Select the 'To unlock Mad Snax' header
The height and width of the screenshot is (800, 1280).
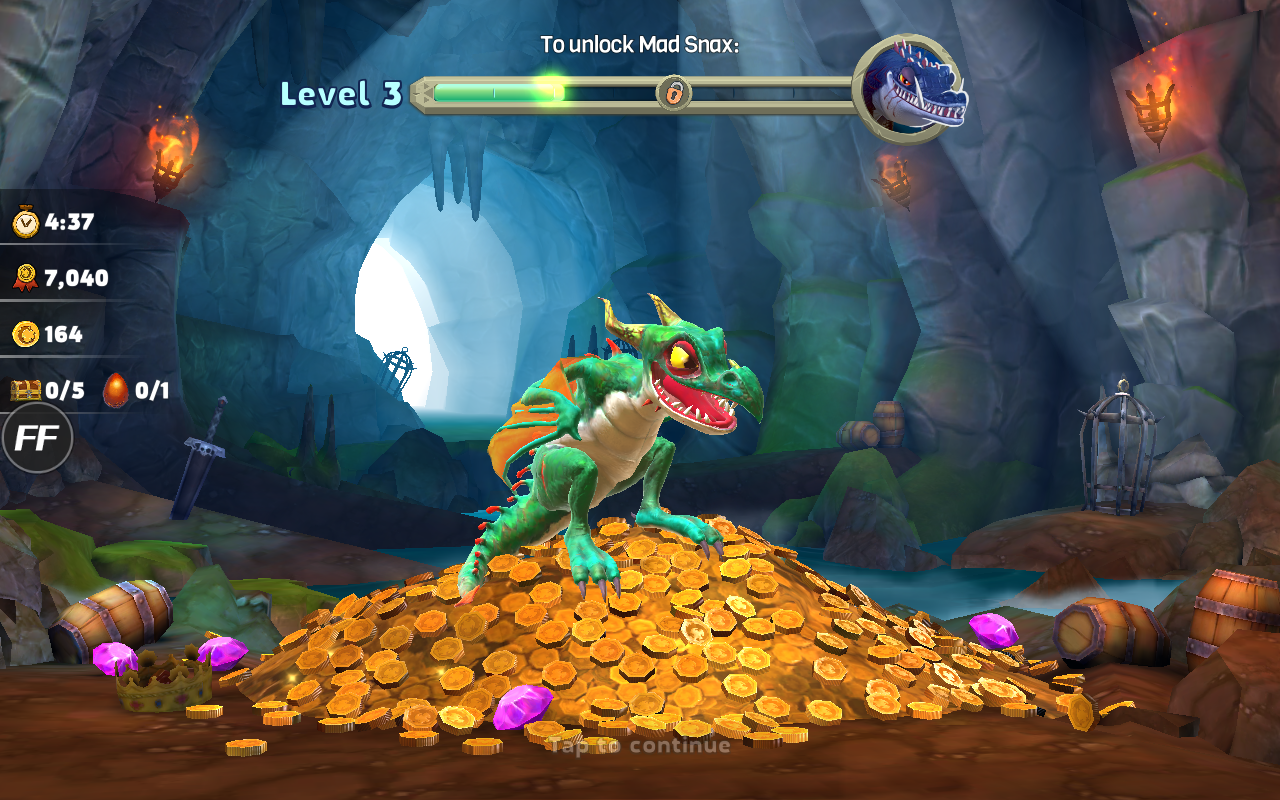[x=640, y=44]
